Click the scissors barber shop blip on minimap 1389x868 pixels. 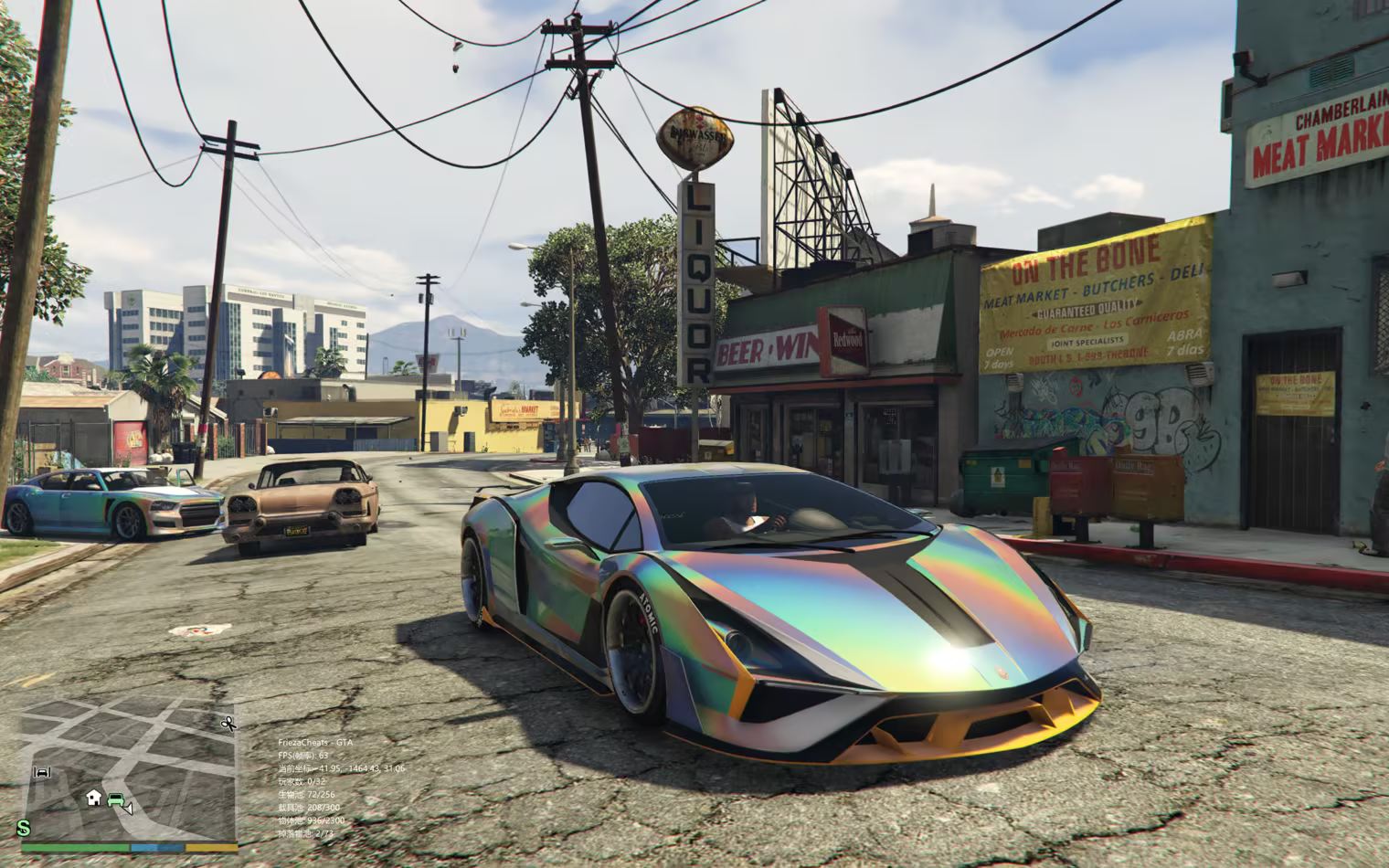(228, 724)
